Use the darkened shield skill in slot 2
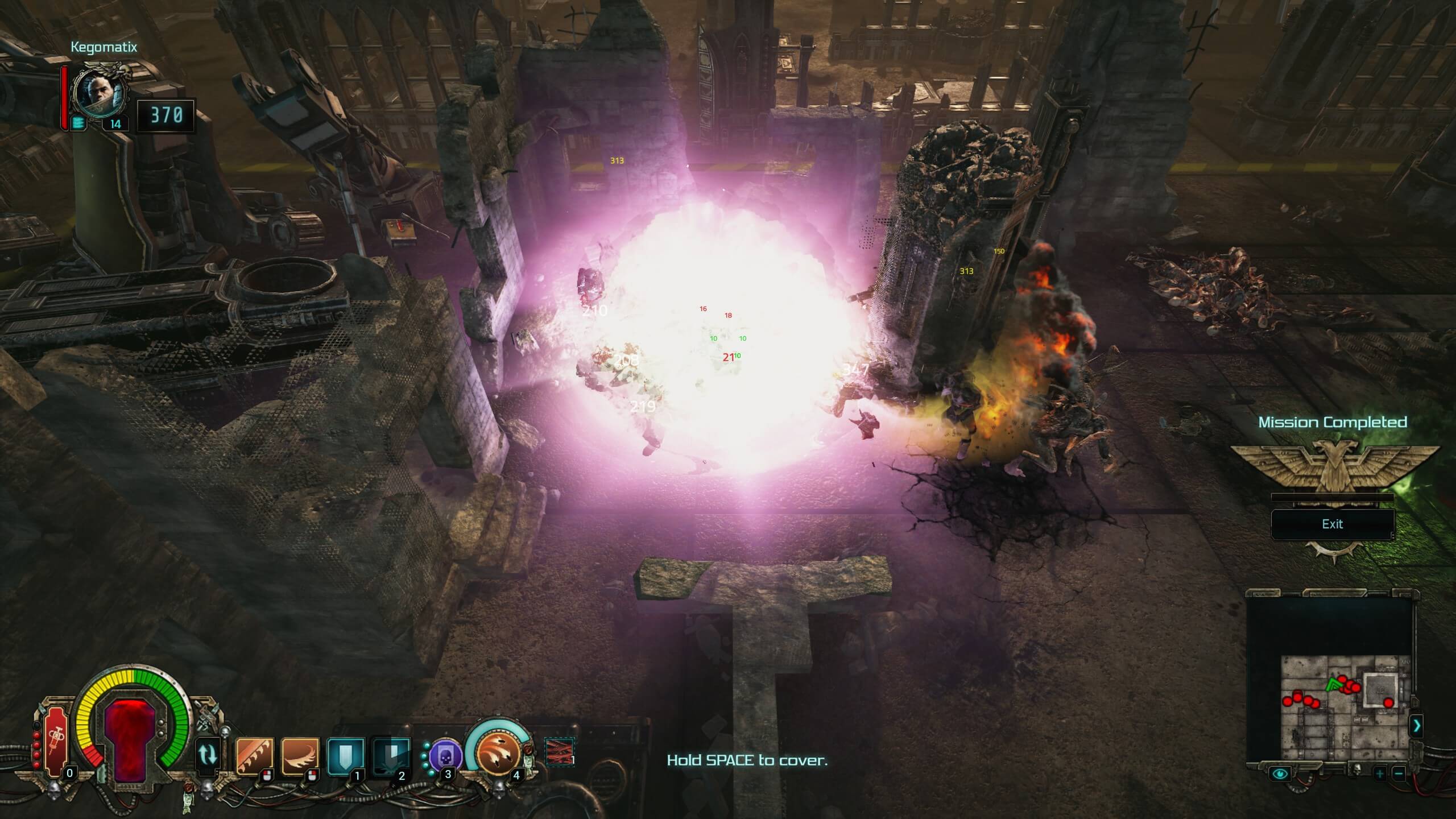This screenshot has width=1456, height=819. (x=391, y=757)
